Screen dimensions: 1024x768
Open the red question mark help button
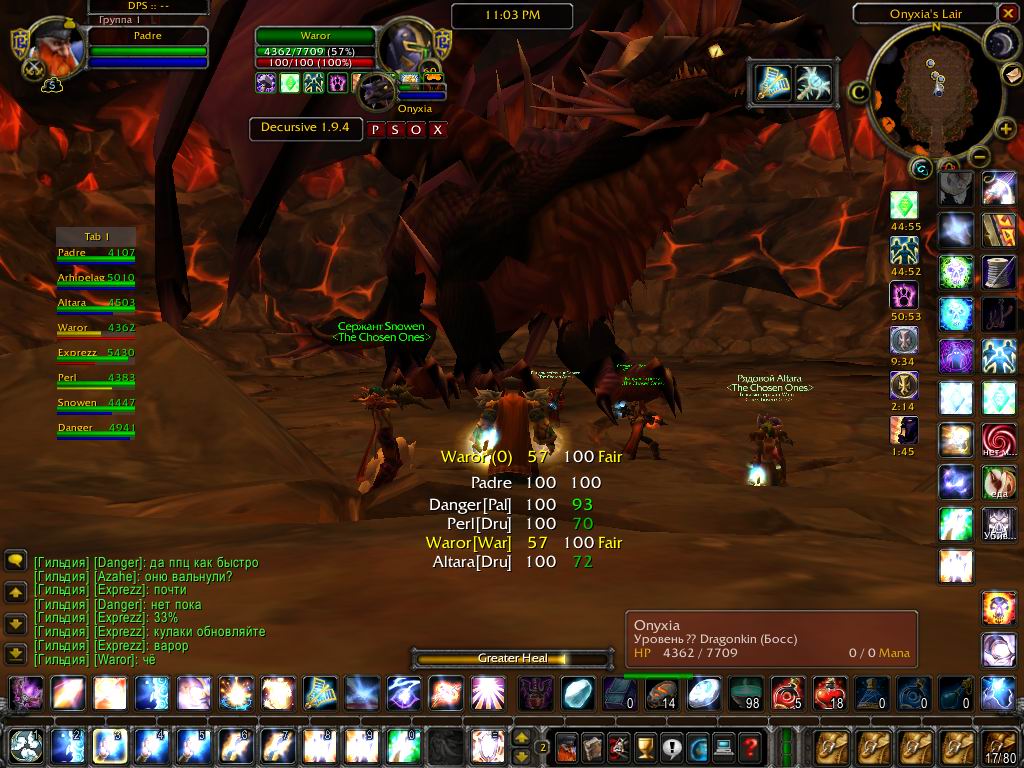tap(749, 746)
